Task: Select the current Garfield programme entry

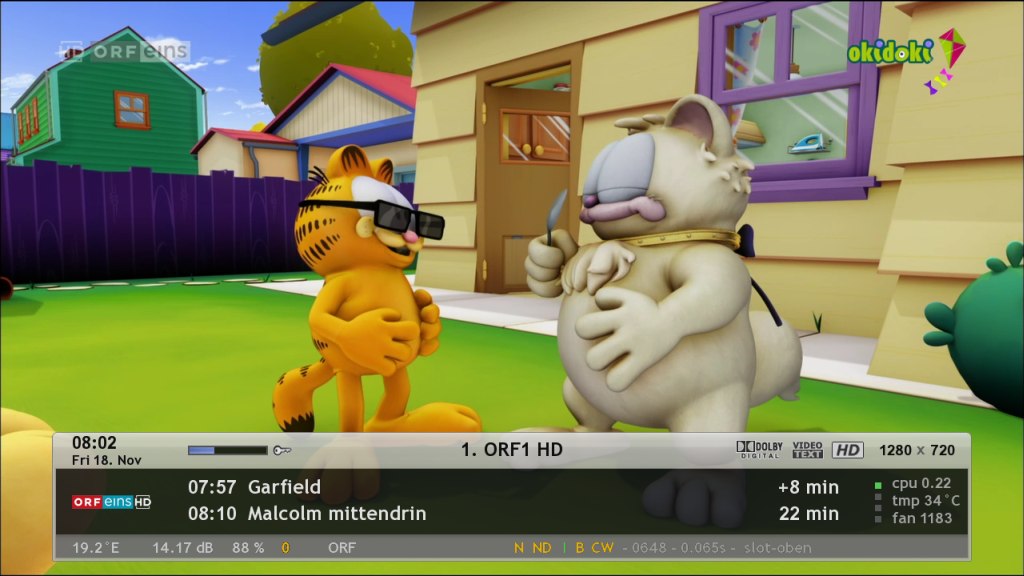Action: pos(255,487)
